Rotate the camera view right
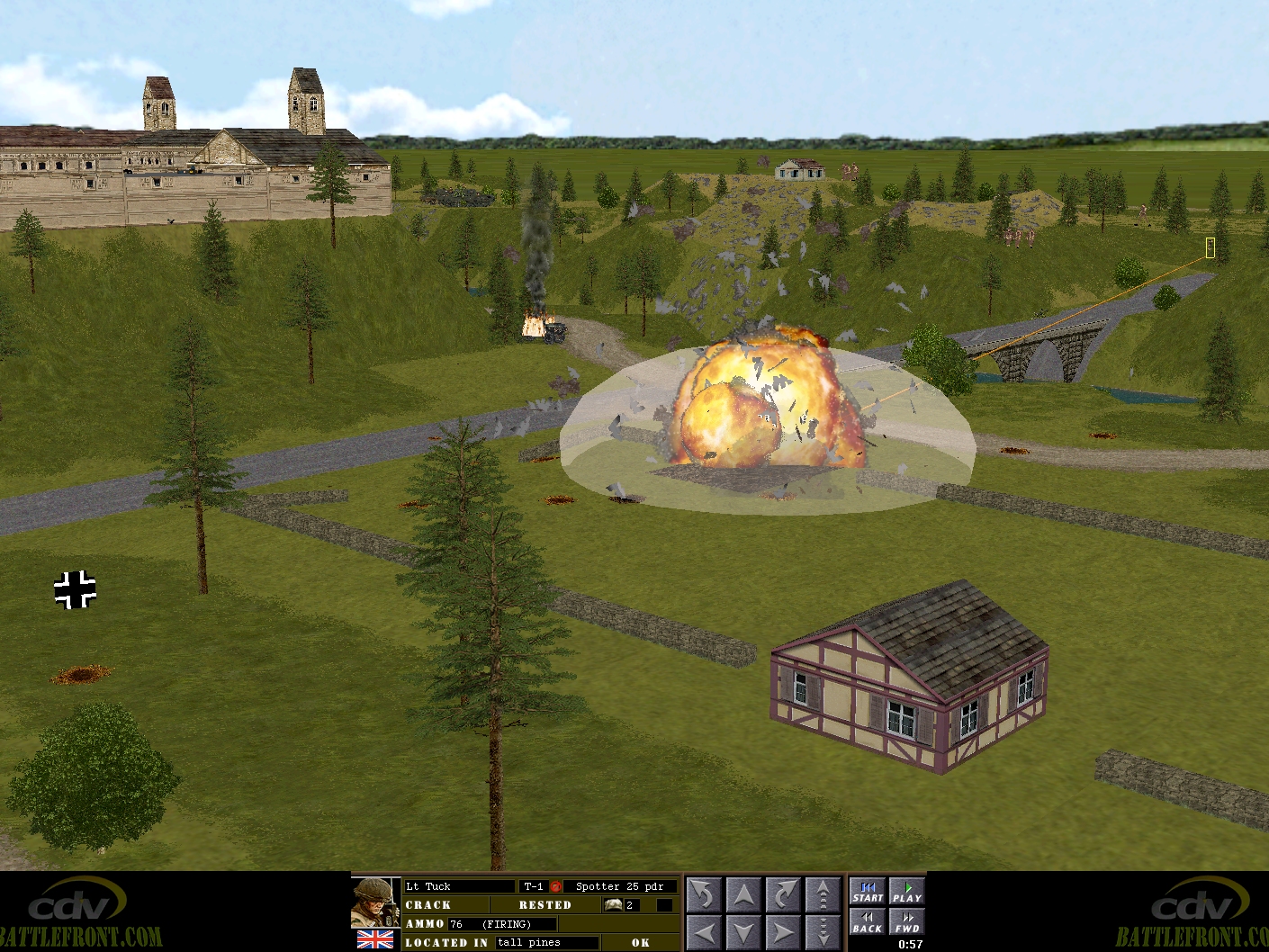 click(x=783, y=895)
